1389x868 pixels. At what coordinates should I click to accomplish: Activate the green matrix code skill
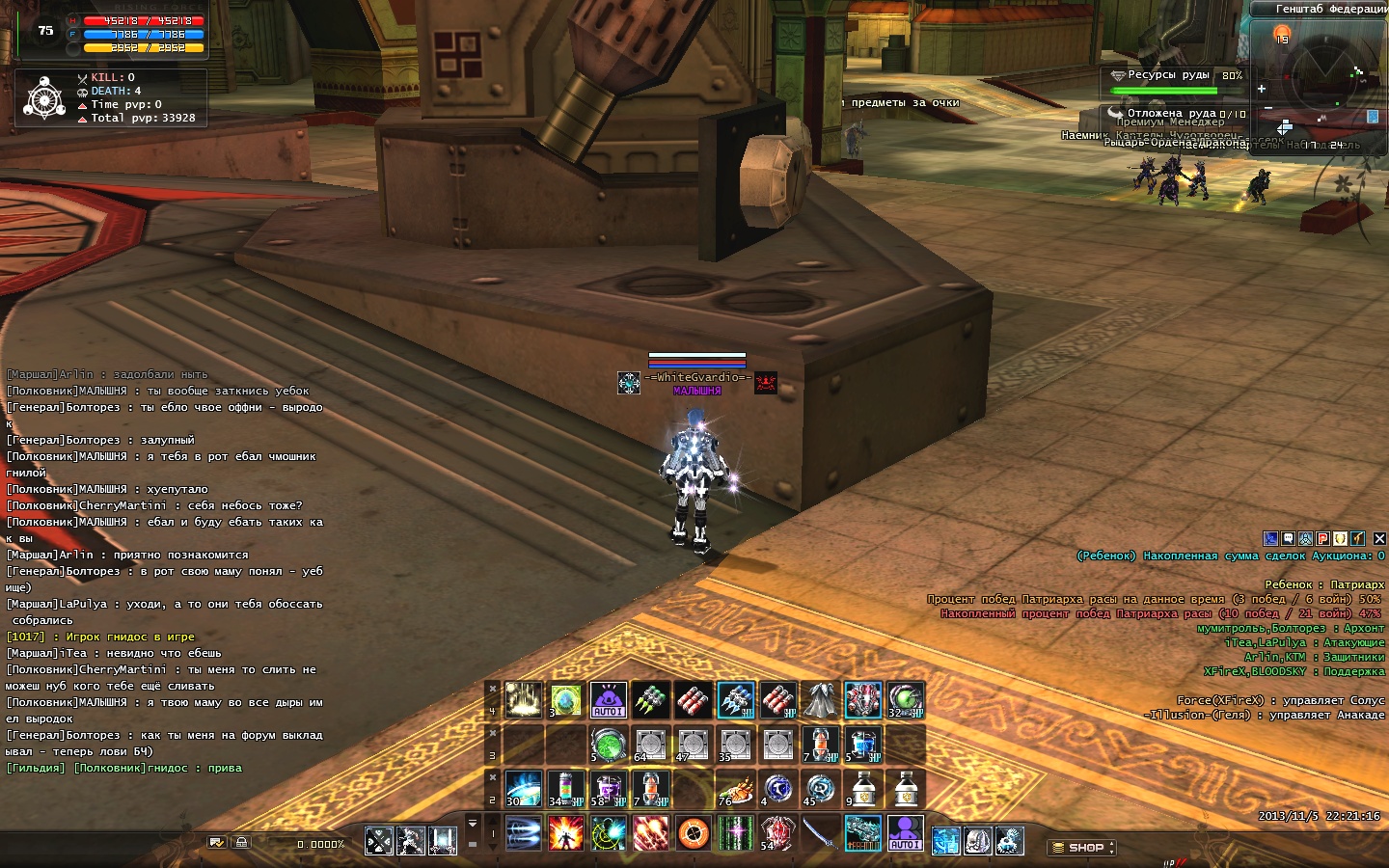735,833
